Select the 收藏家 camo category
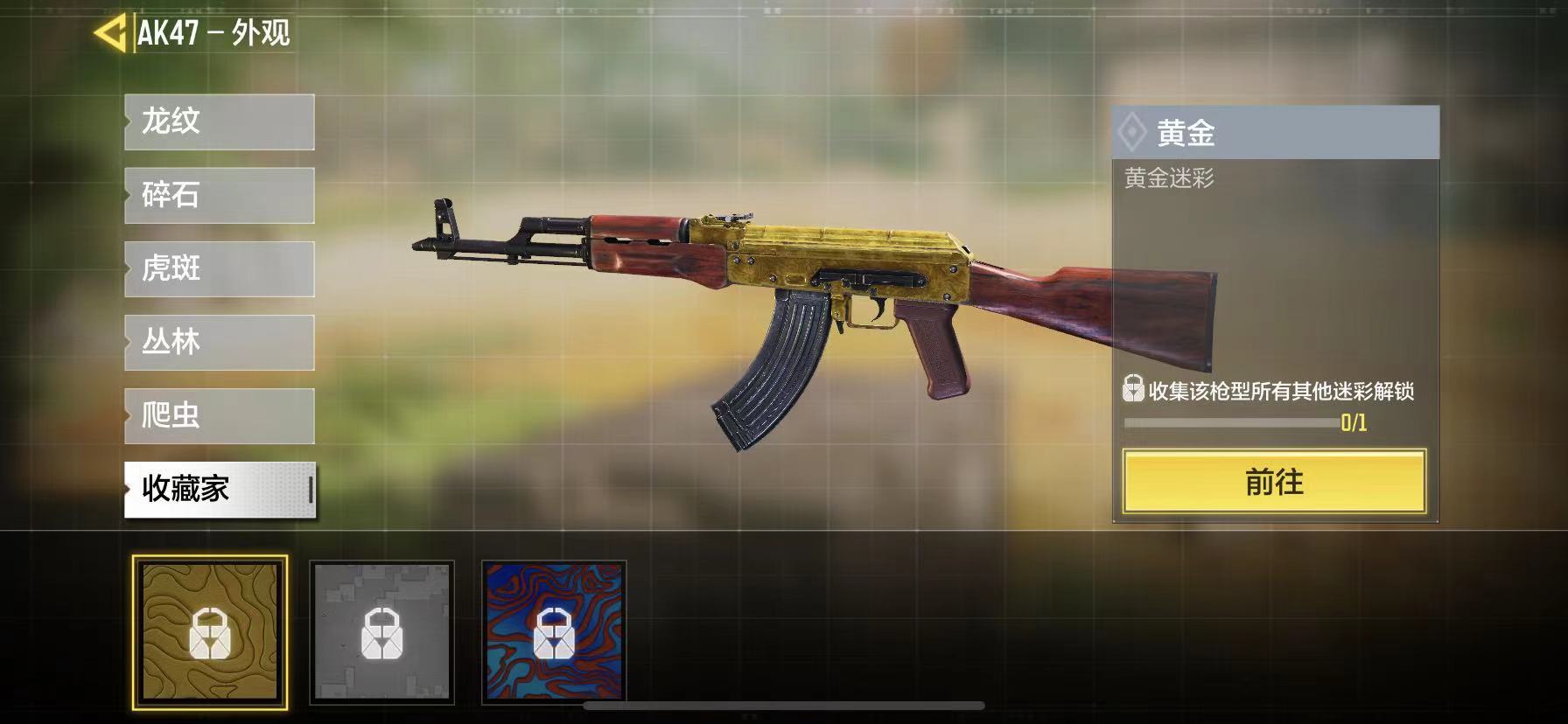Screen dimensions: 1568x724 (220, 489)
